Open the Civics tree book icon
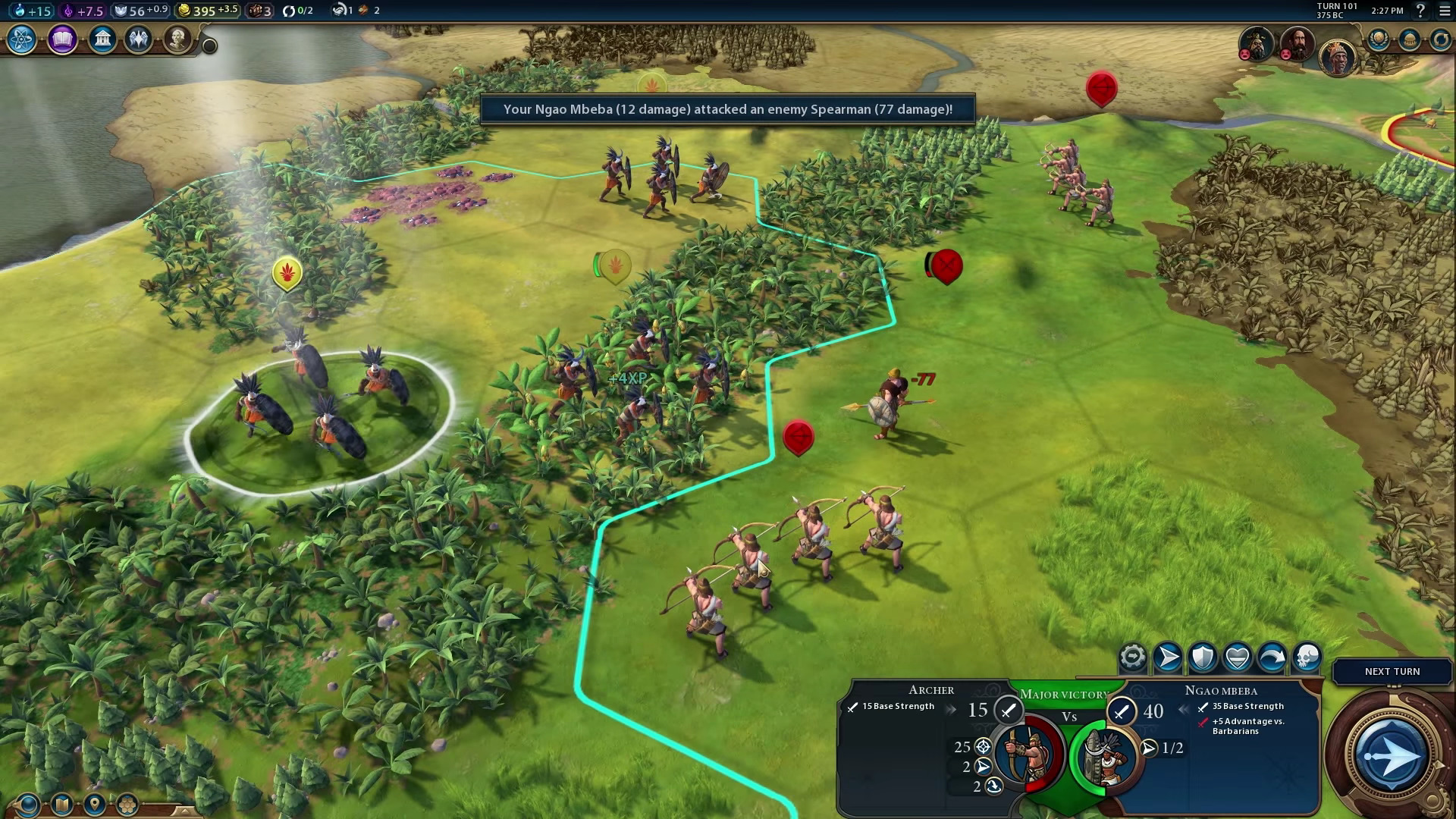 pos(61,41)
